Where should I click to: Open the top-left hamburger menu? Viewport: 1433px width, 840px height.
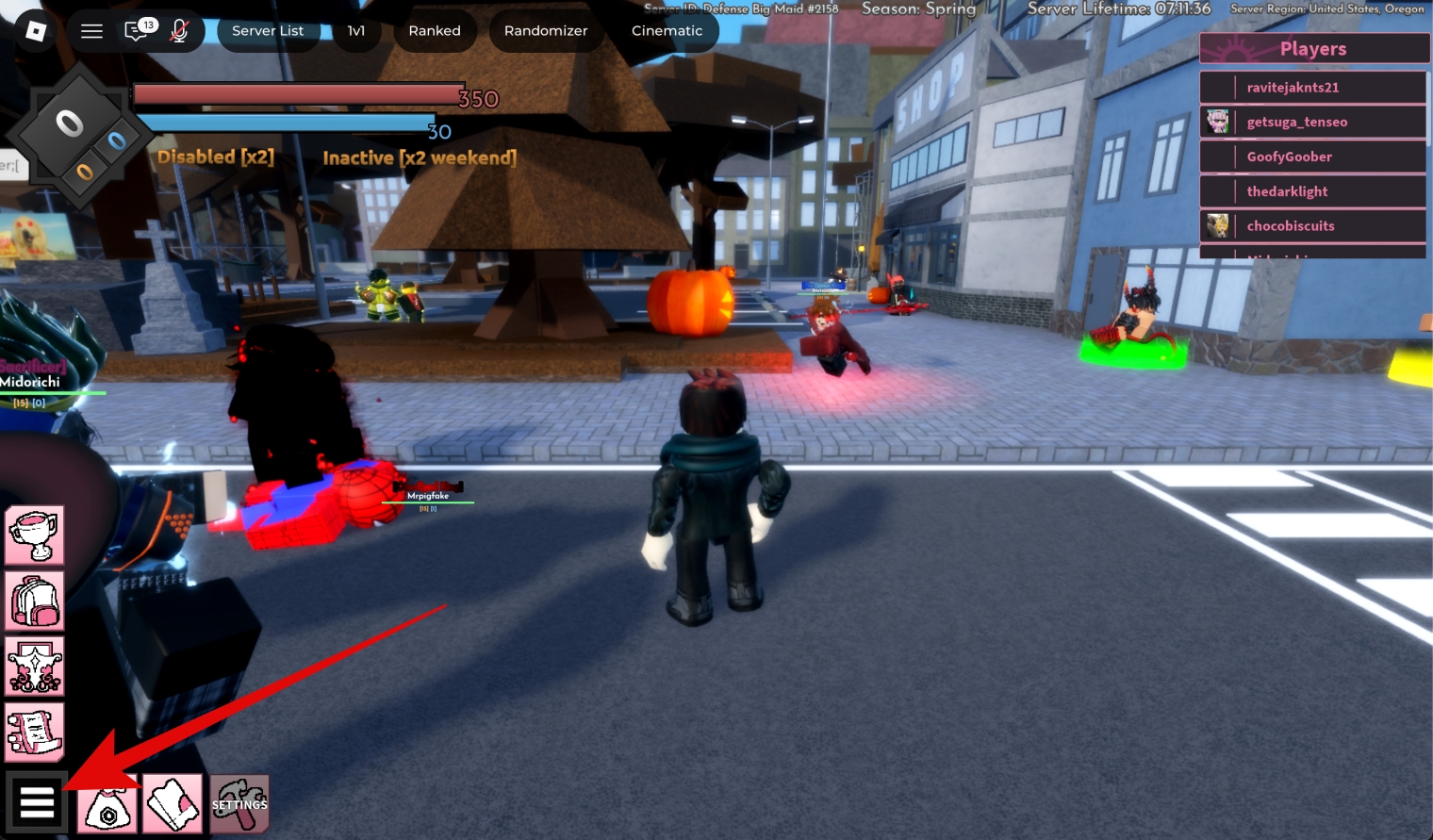pos(91,30)
